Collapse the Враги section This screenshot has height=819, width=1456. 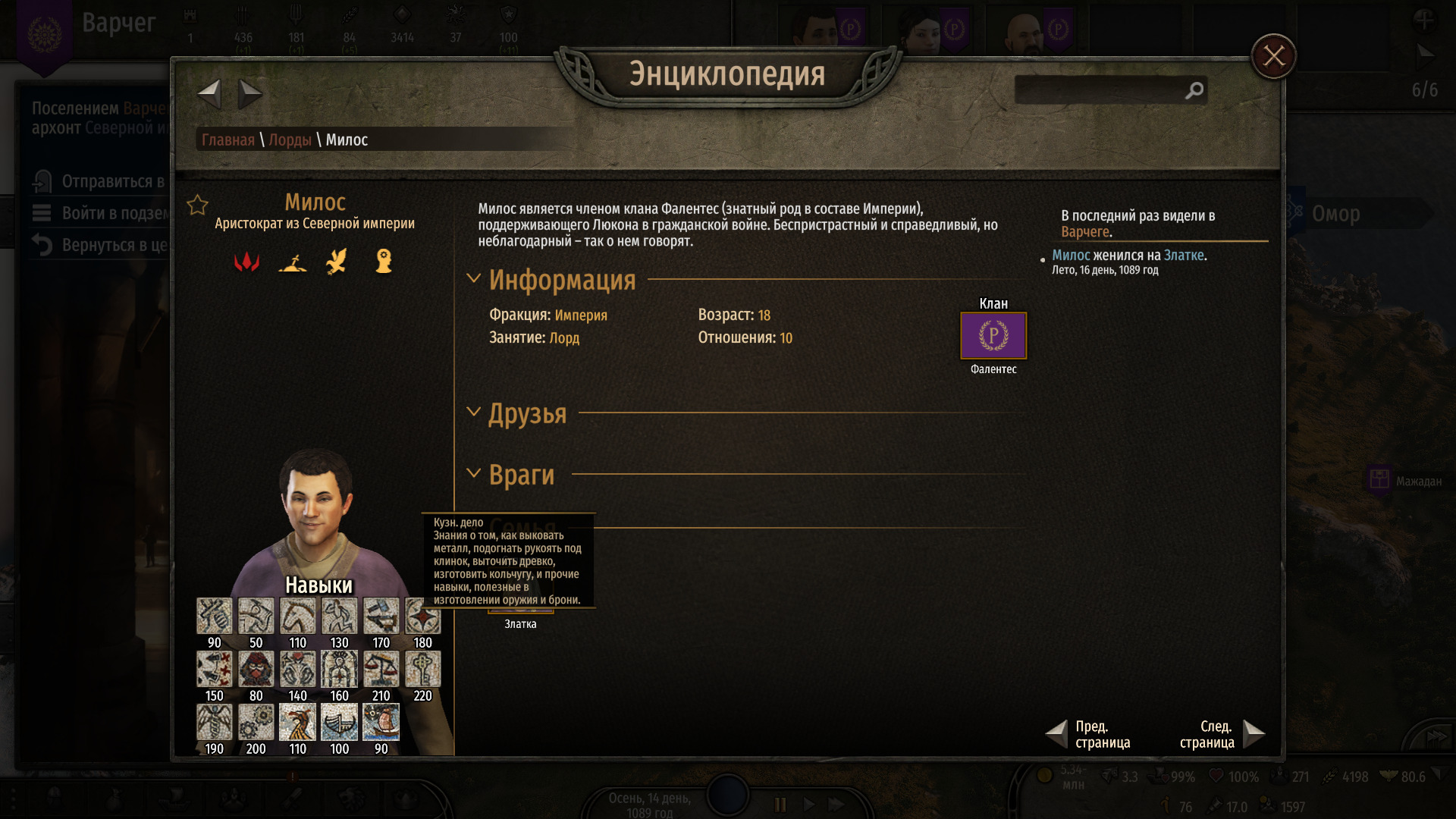tap(474, 474)
